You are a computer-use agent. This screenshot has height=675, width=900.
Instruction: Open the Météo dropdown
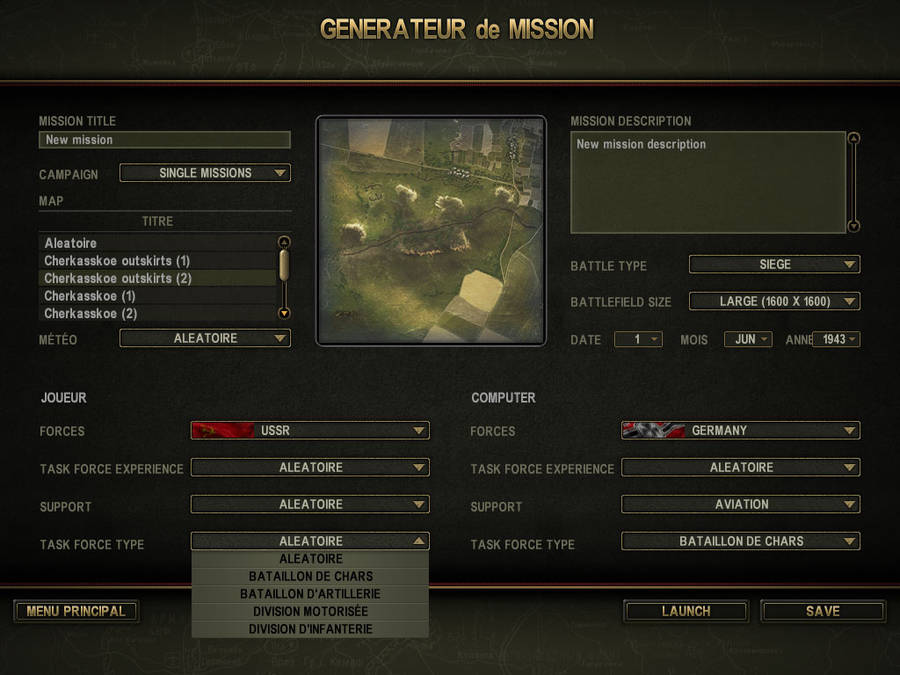point(205,338)
